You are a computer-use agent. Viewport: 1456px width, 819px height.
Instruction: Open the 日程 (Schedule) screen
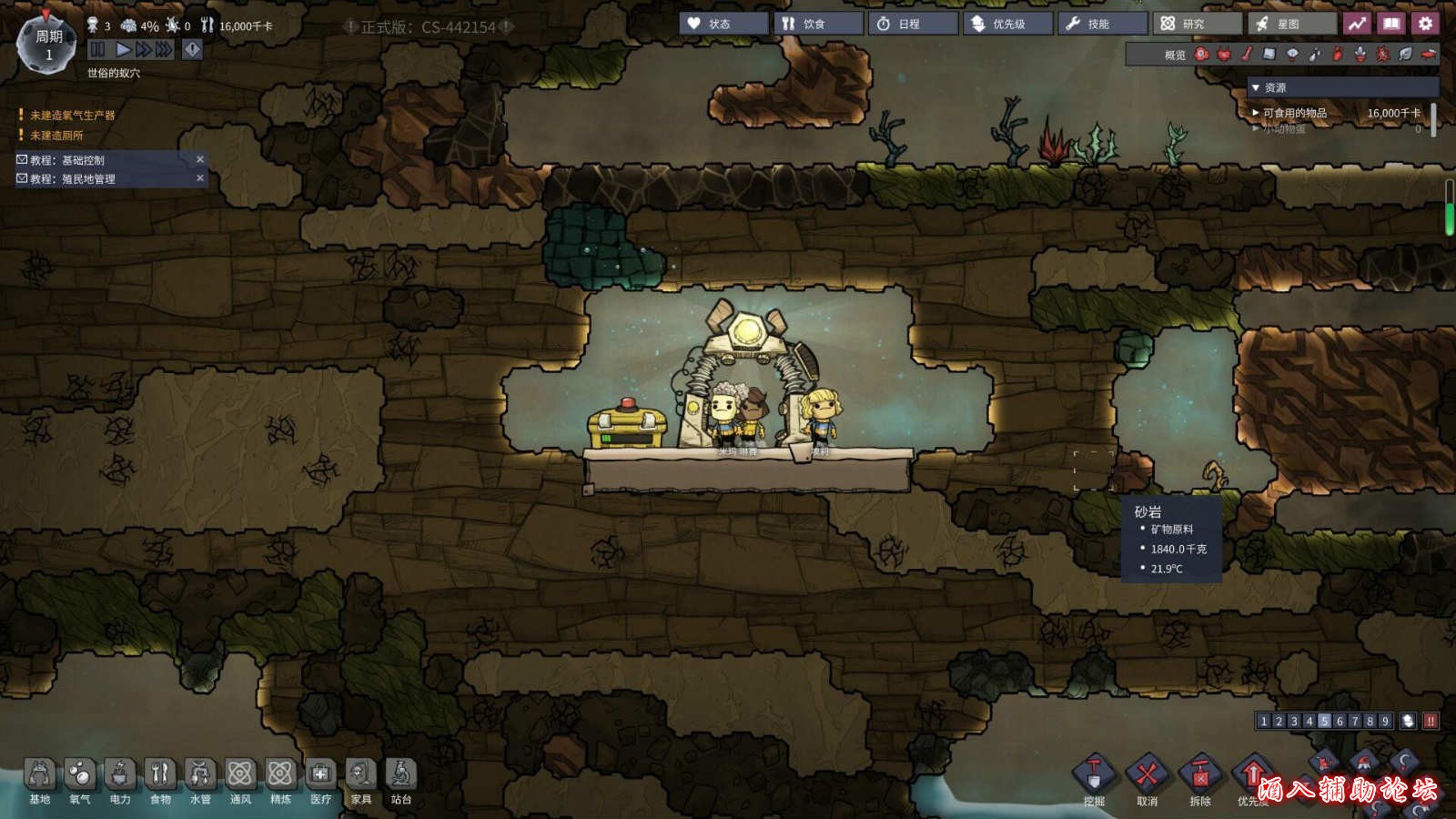[913, 24]
